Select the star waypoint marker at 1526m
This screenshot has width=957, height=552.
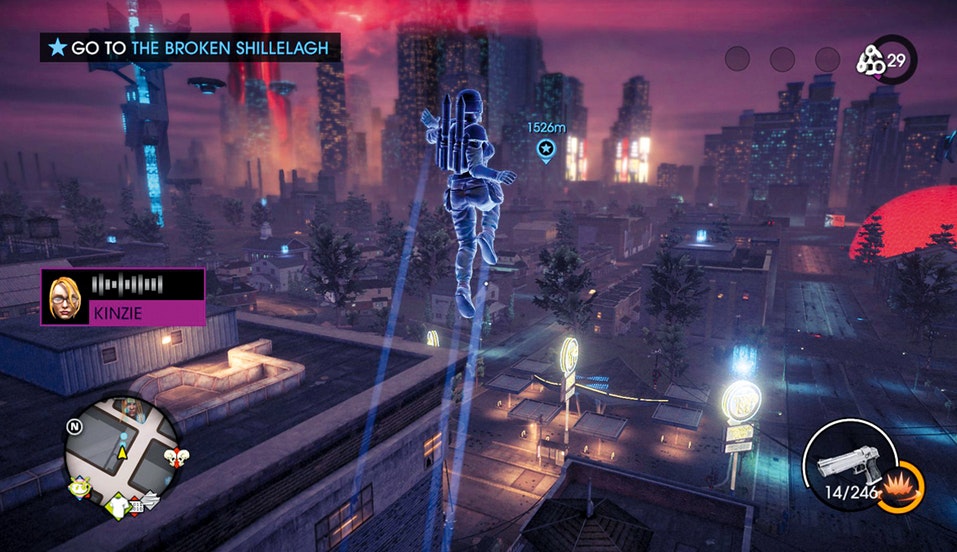pos(546,151)
